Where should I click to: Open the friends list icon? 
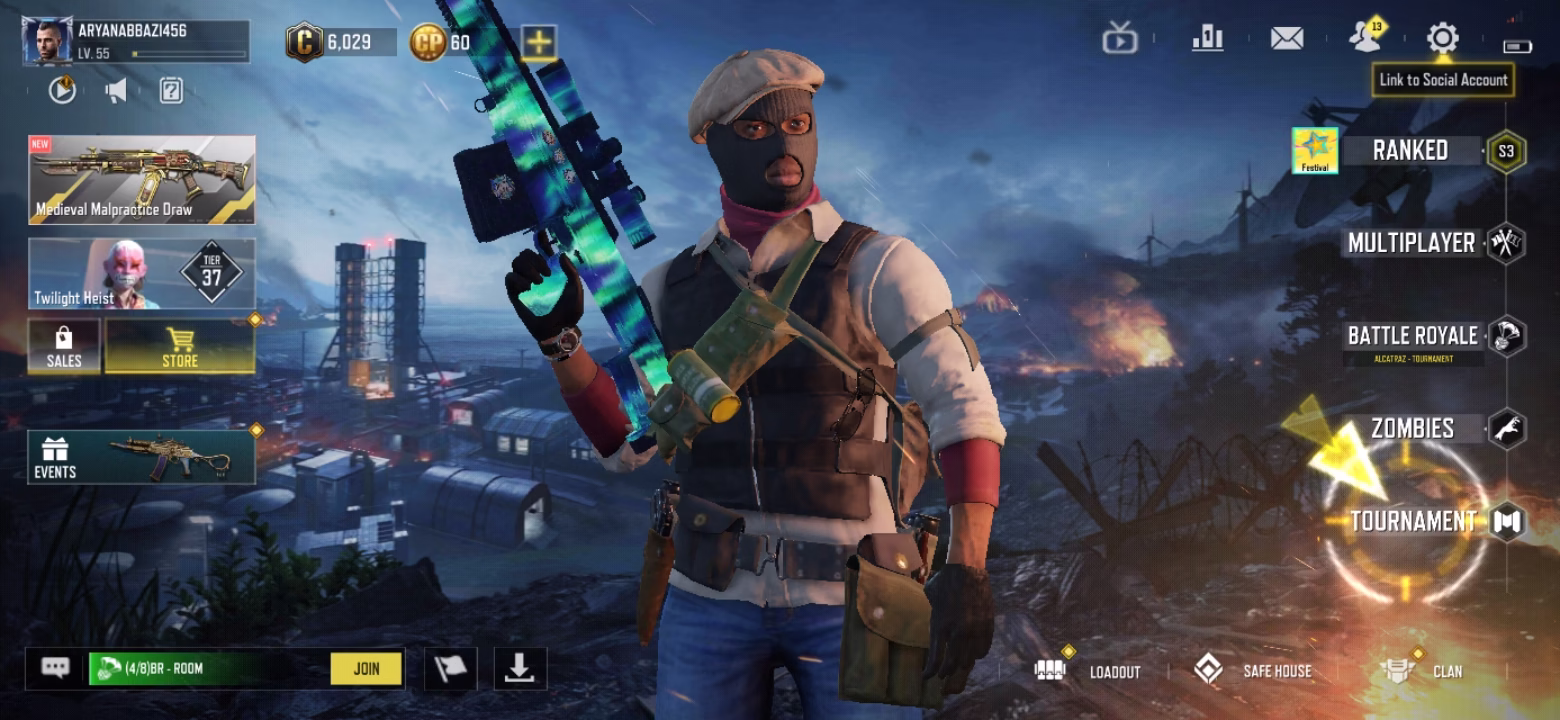pyautogui.click(x=1364, y=39)
